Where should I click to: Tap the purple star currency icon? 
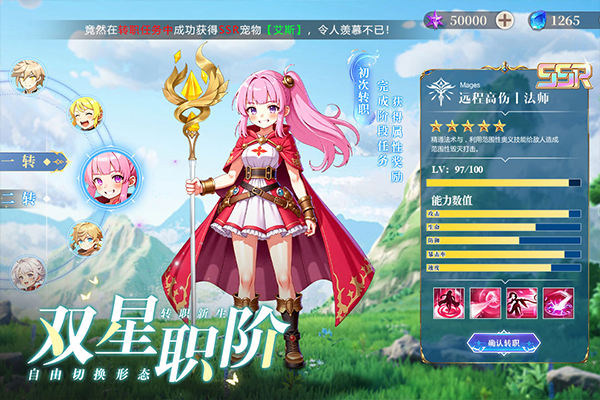click(x=433, y=19)
